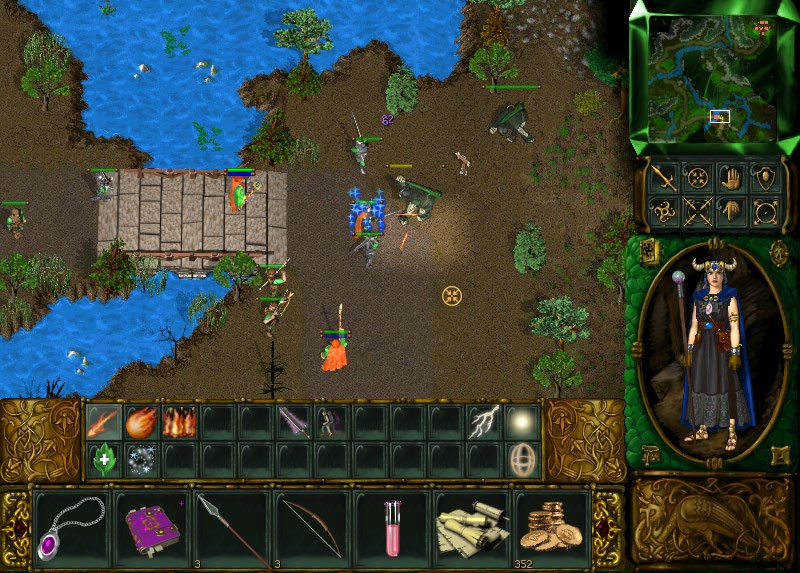Select the pile of scrolls
800x573 pixels.
click(x=470, y=528)
